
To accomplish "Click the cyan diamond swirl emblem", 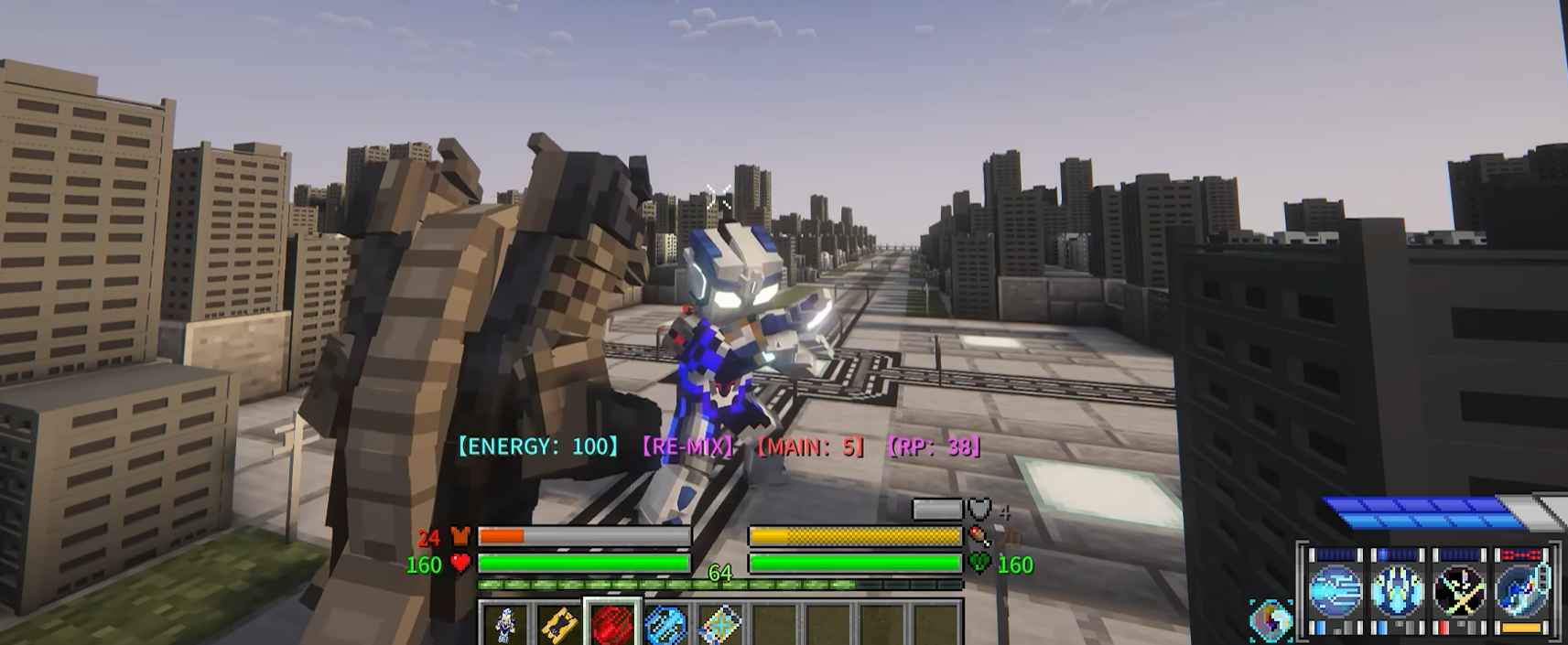I will pos(1271,619).
